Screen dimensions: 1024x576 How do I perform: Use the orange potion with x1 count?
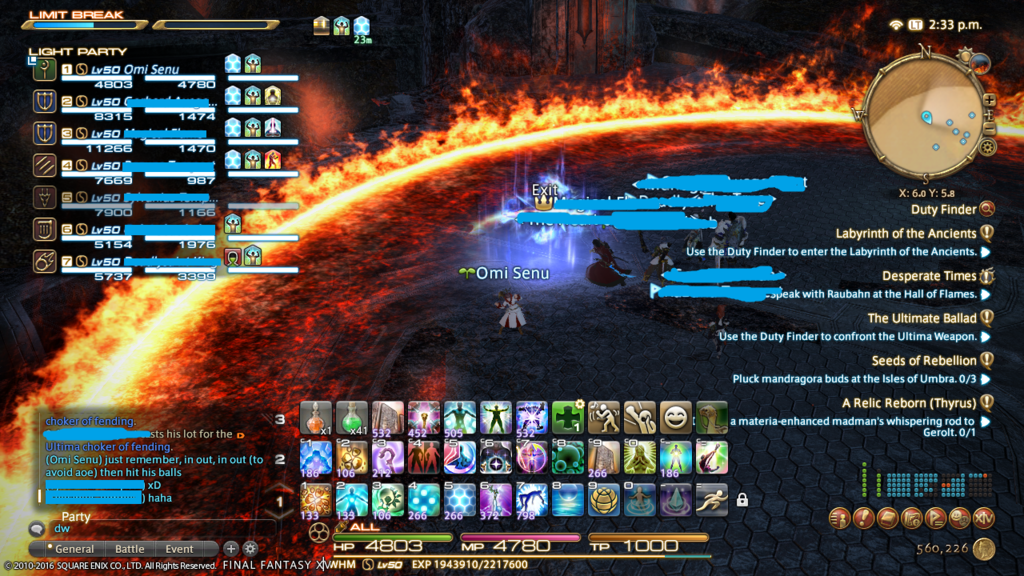point(315,418)
